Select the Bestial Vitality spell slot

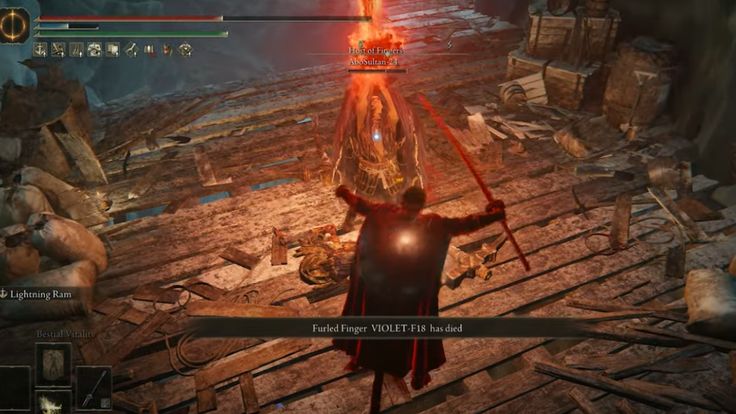click(52, 362)
